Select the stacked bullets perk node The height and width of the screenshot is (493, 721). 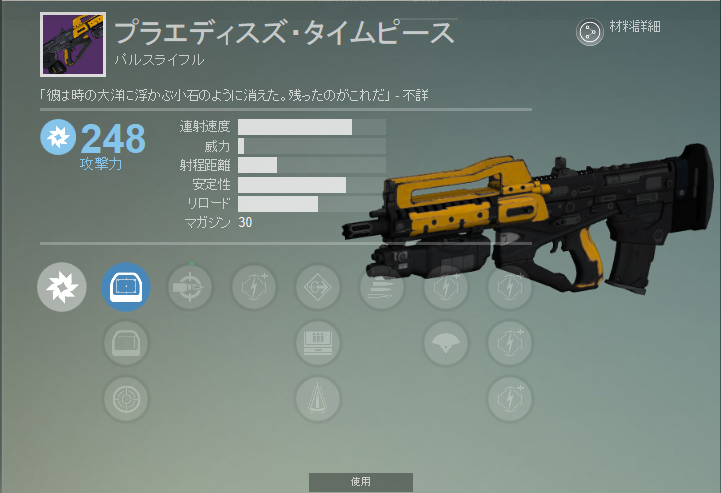382,288
